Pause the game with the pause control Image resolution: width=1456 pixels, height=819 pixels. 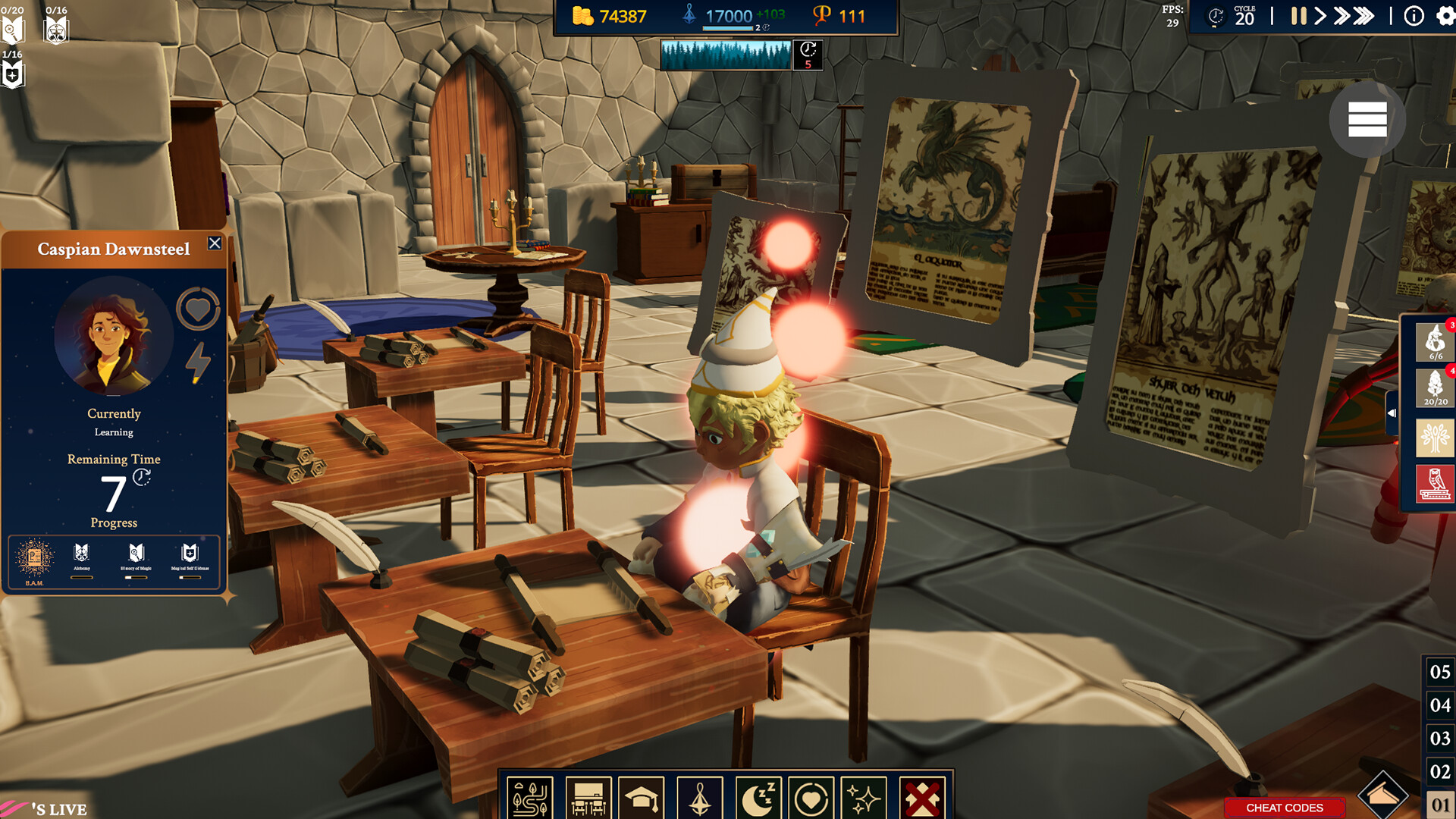1298,15
